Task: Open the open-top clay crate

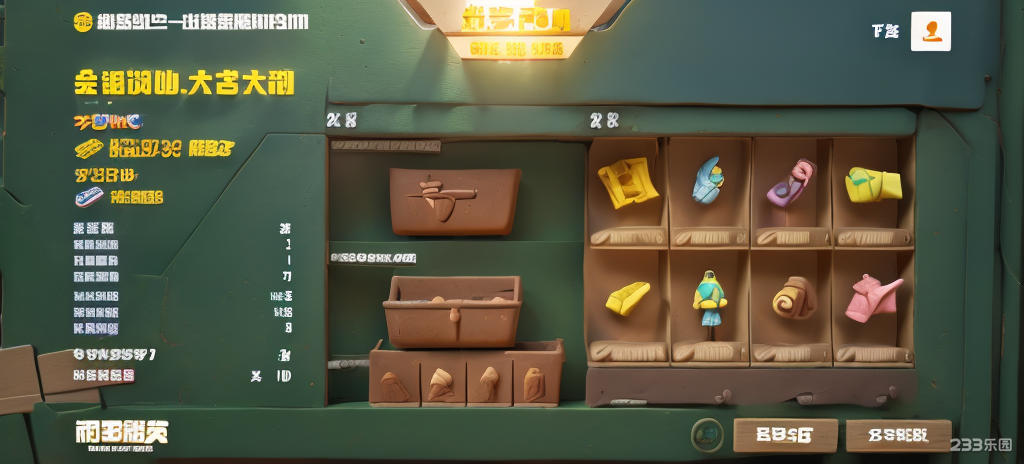Action: click(x=453, y=310)
